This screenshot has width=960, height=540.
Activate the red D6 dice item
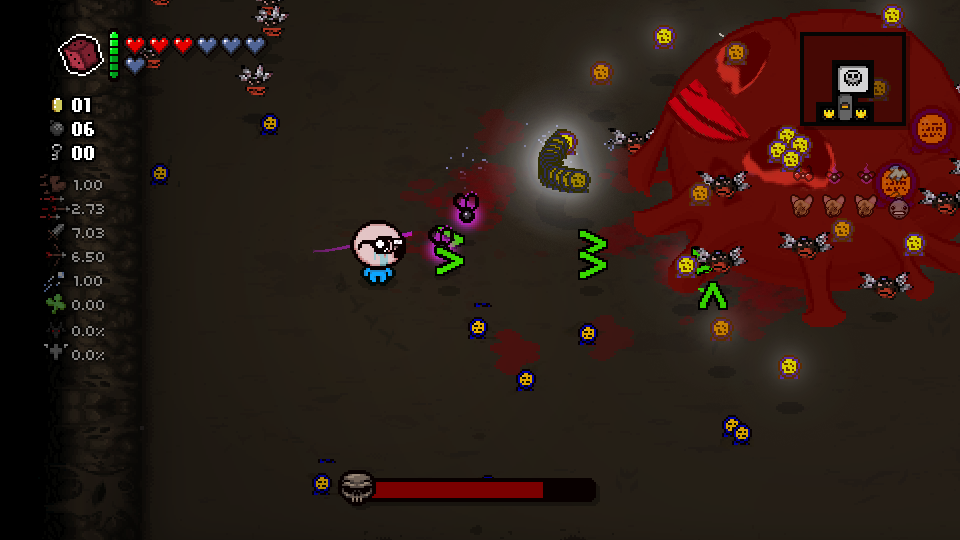pos(81,54)
